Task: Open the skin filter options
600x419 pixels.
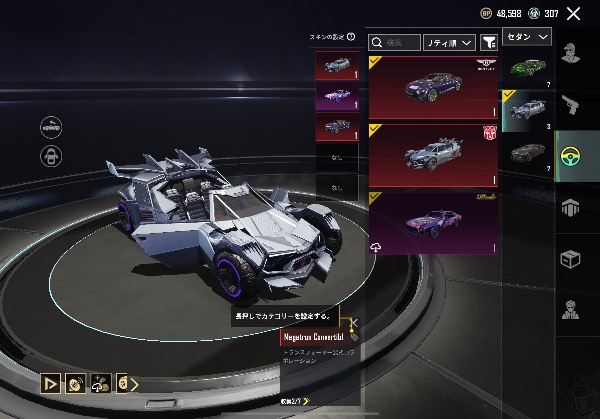Action: click(x=489, y=43)
